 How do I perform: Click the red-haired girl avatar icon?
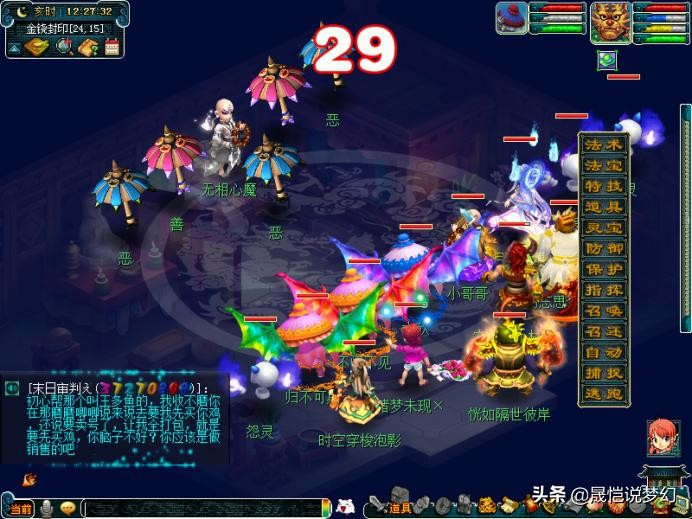662,438
